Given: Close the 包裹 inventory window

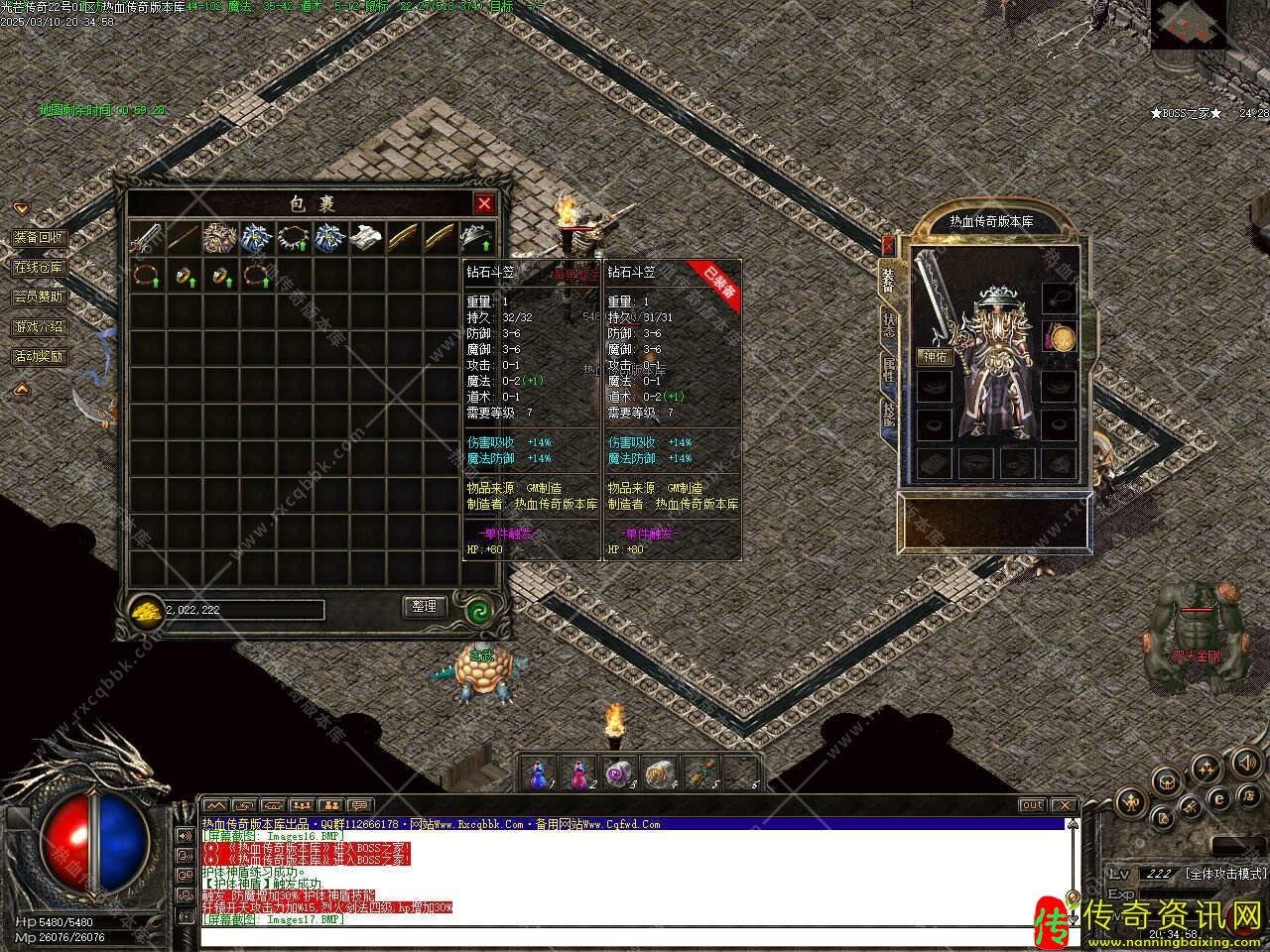Looking at the screenshot, I should (x=484, y=203).
